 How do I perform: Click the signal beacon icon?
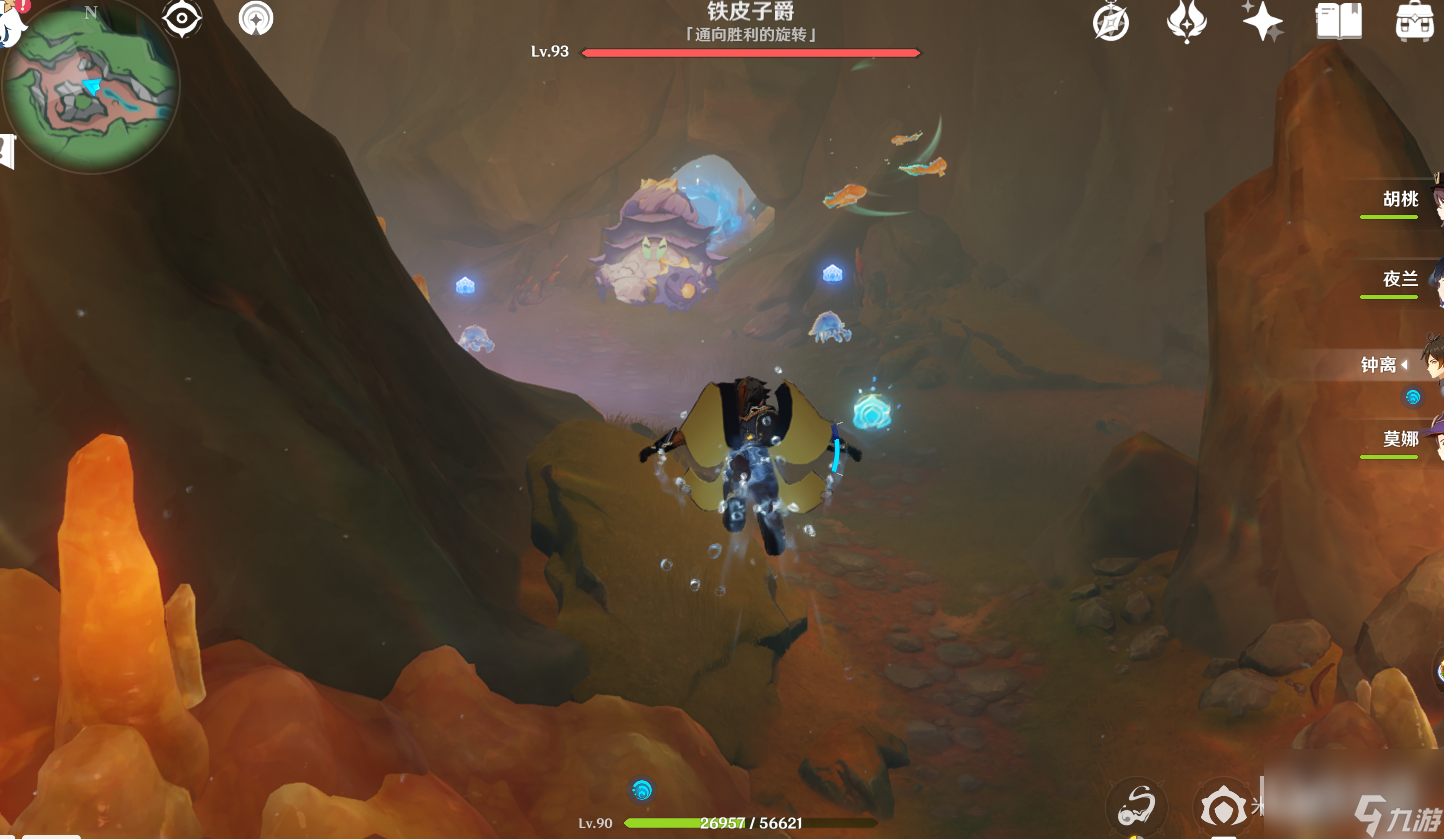256,19
